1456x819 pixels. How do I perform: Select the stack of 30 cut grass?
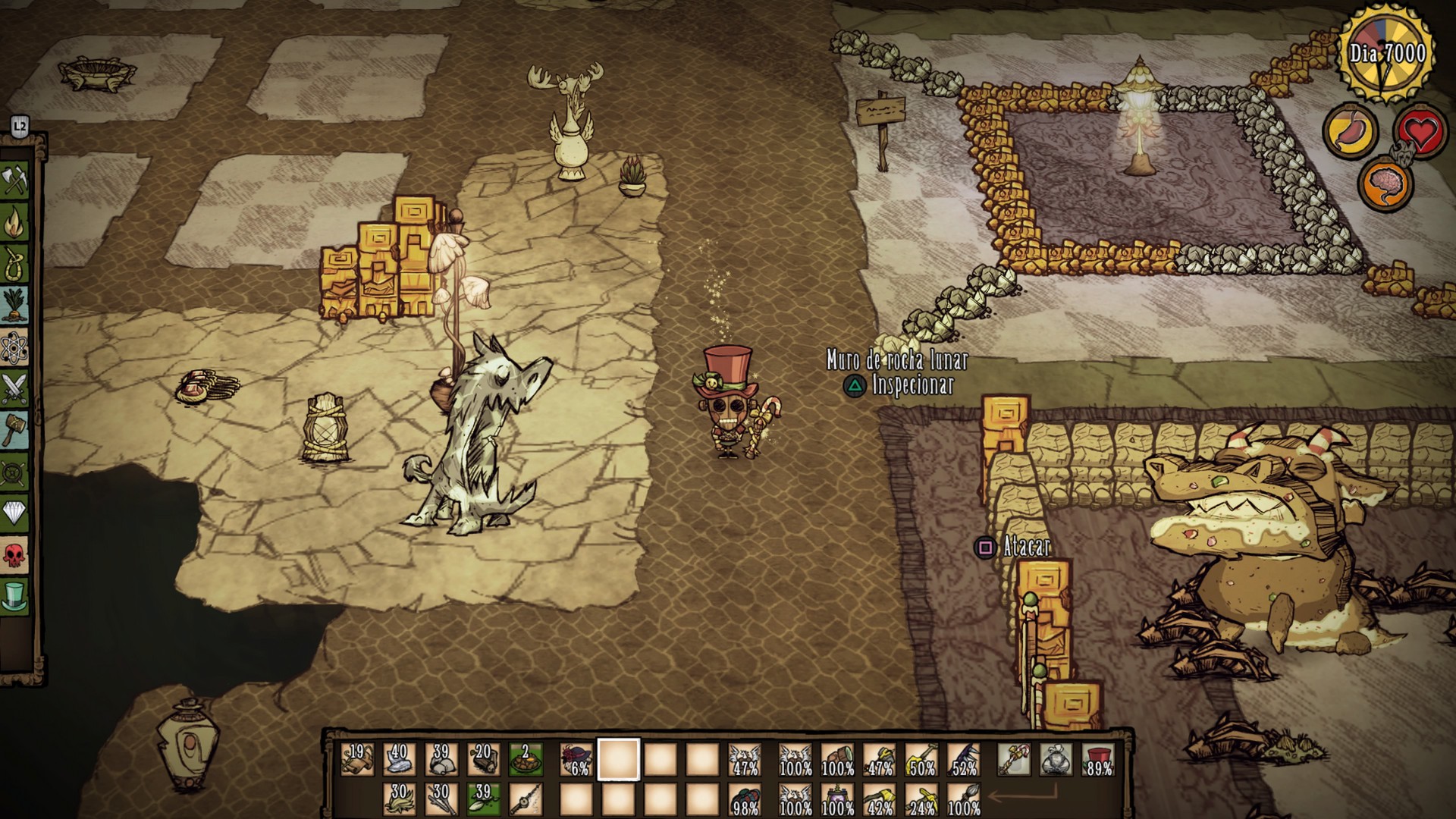pyautogui.click(x=399, y=799)
